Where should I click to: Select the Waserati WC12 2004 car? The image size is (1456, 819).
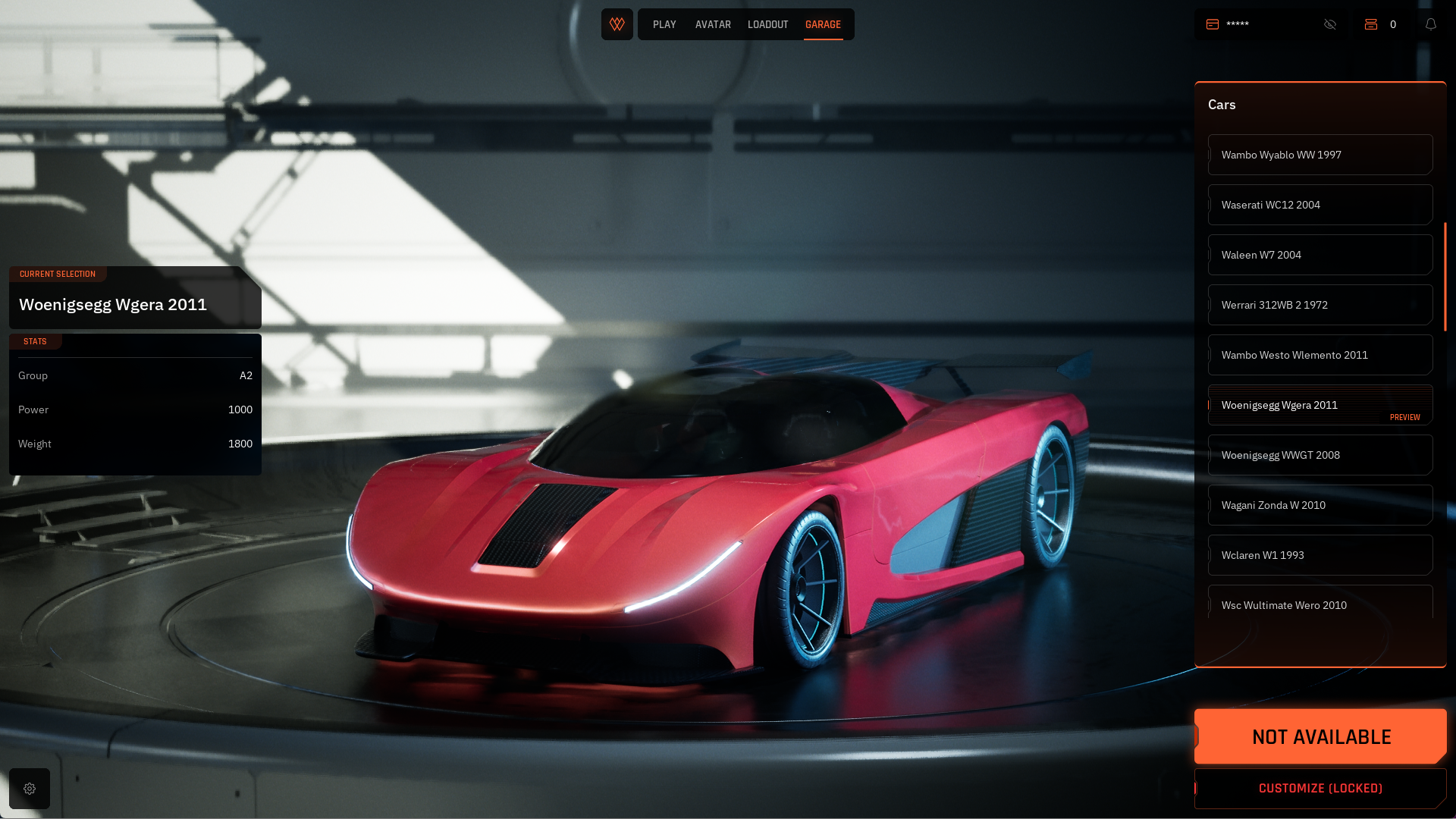click(x=1319, y=205)
